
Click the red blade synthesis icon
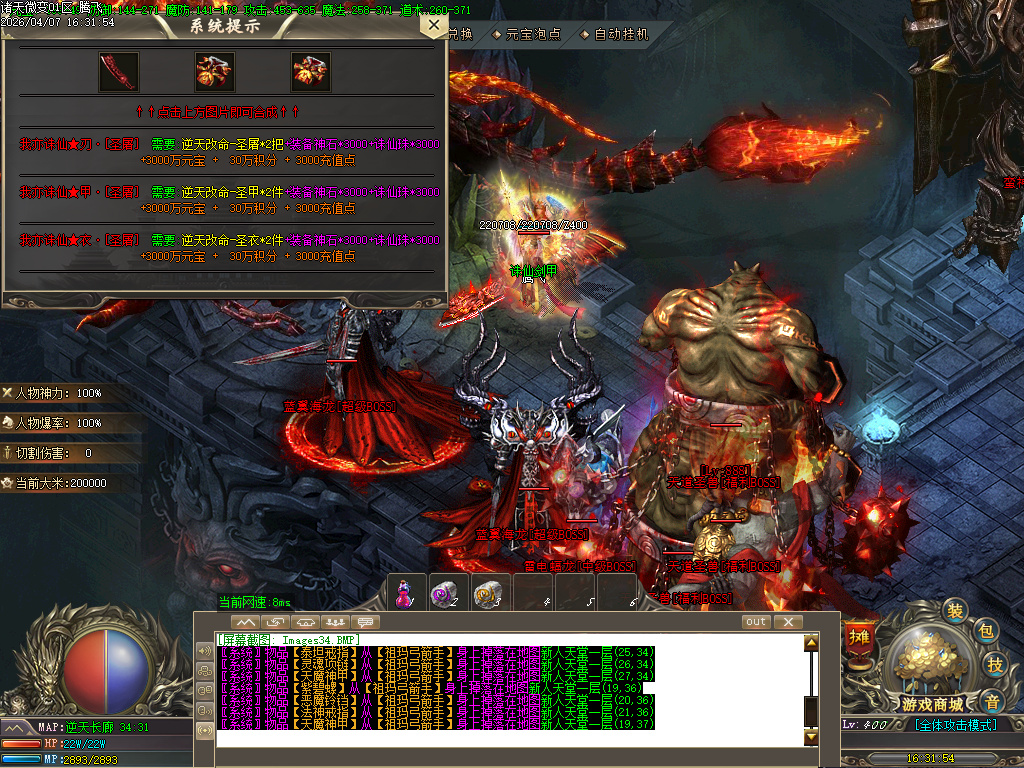[118, 72]
